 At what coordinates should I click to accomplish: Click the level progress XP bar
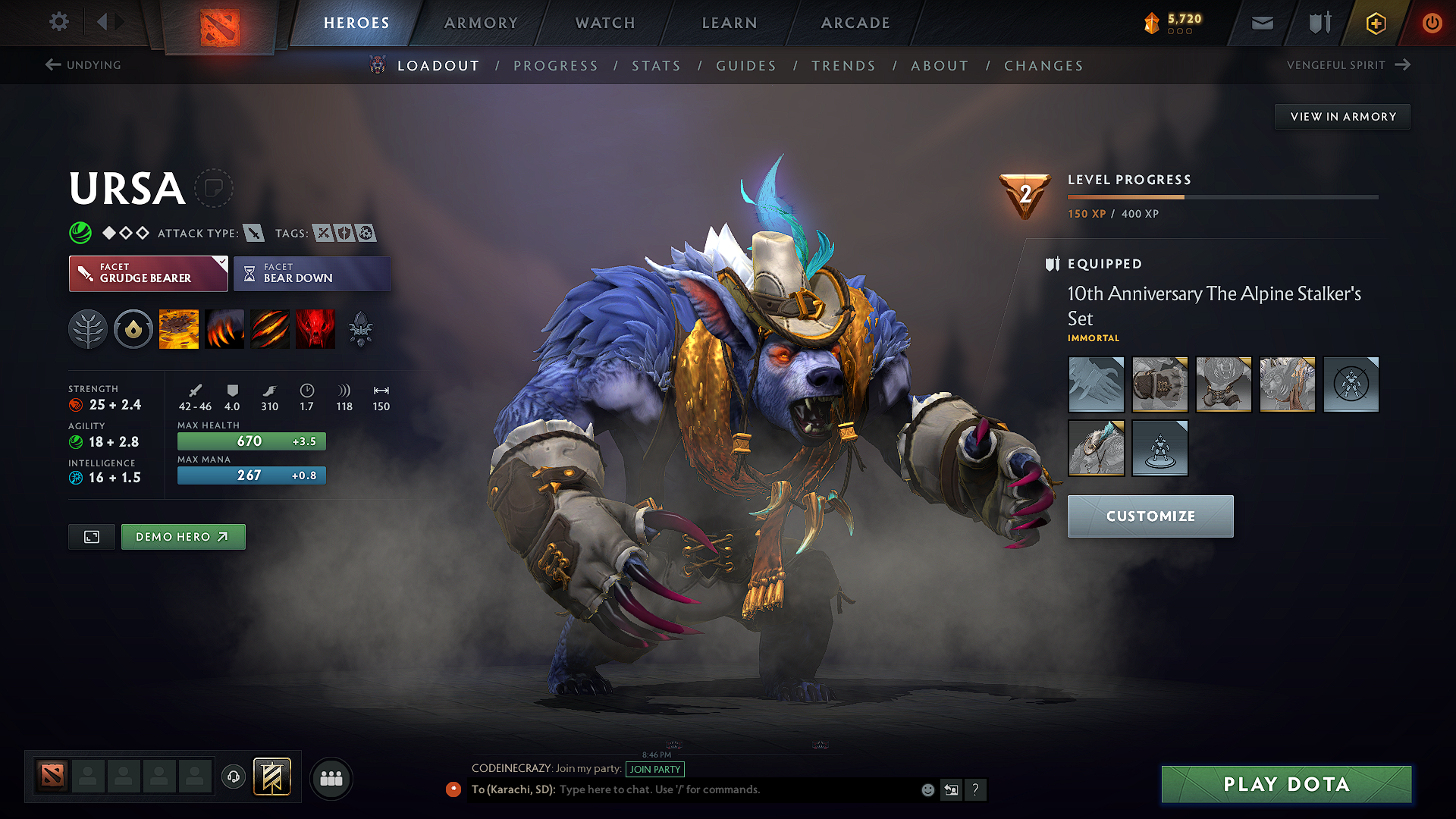1222,196
